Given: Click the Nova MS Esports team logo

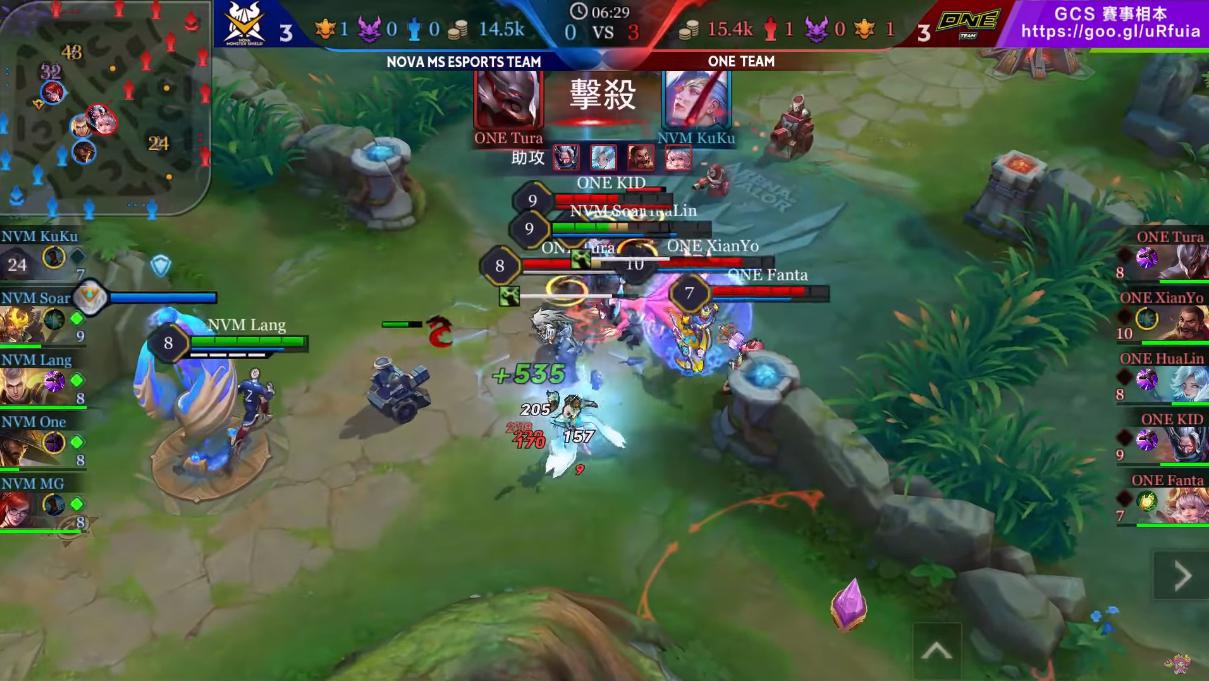Looking at the screenshot, I should click(x=246, y=24).
